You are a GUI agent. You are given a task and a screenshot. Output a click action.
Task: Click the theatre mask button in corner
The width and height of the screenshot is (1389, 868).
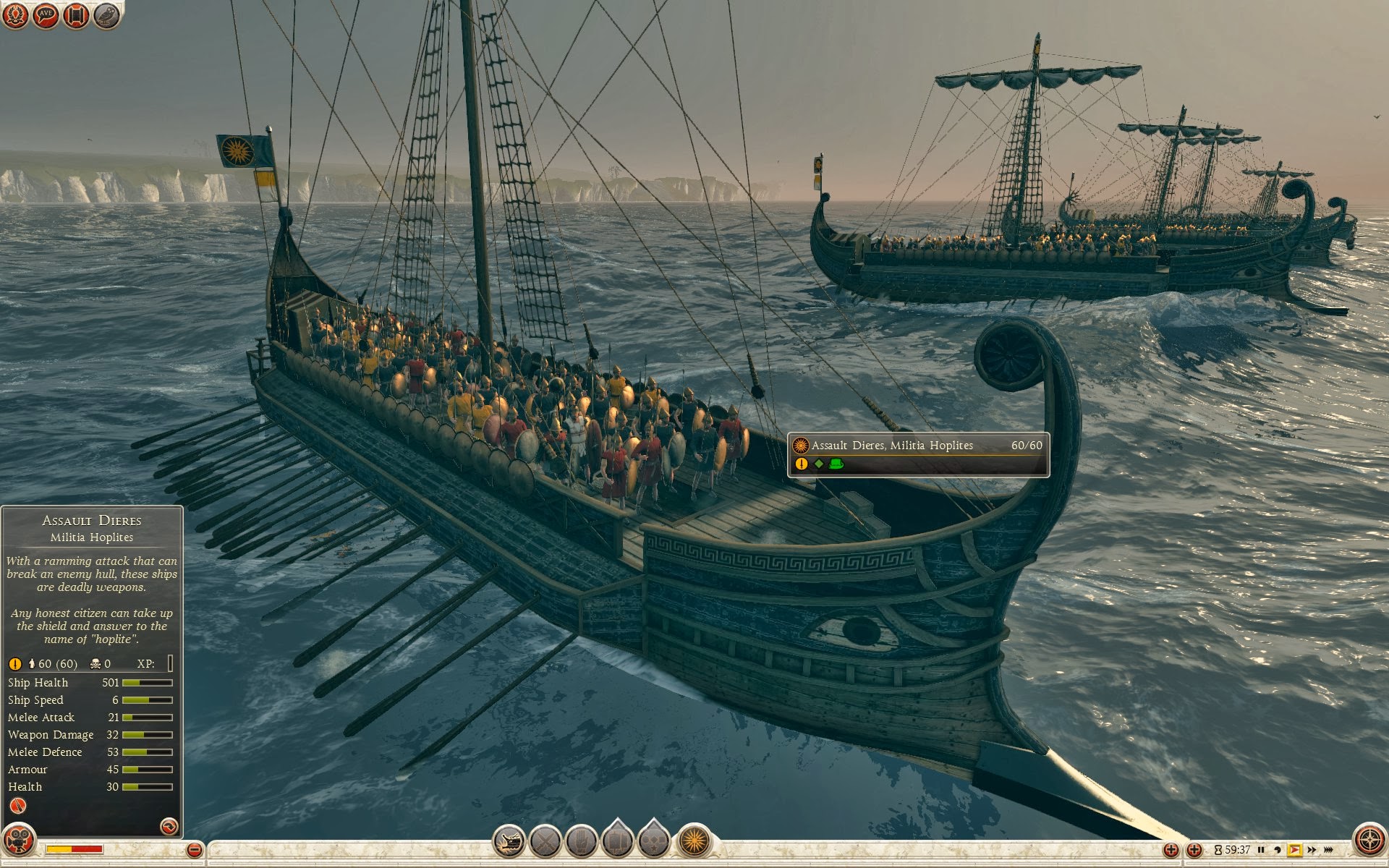coord(18,841)
